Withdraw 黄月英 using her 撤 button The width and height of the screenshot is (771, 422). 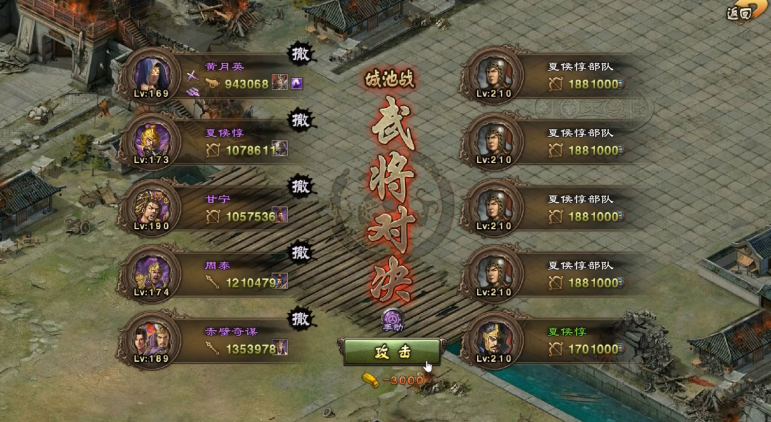(300, 55)
